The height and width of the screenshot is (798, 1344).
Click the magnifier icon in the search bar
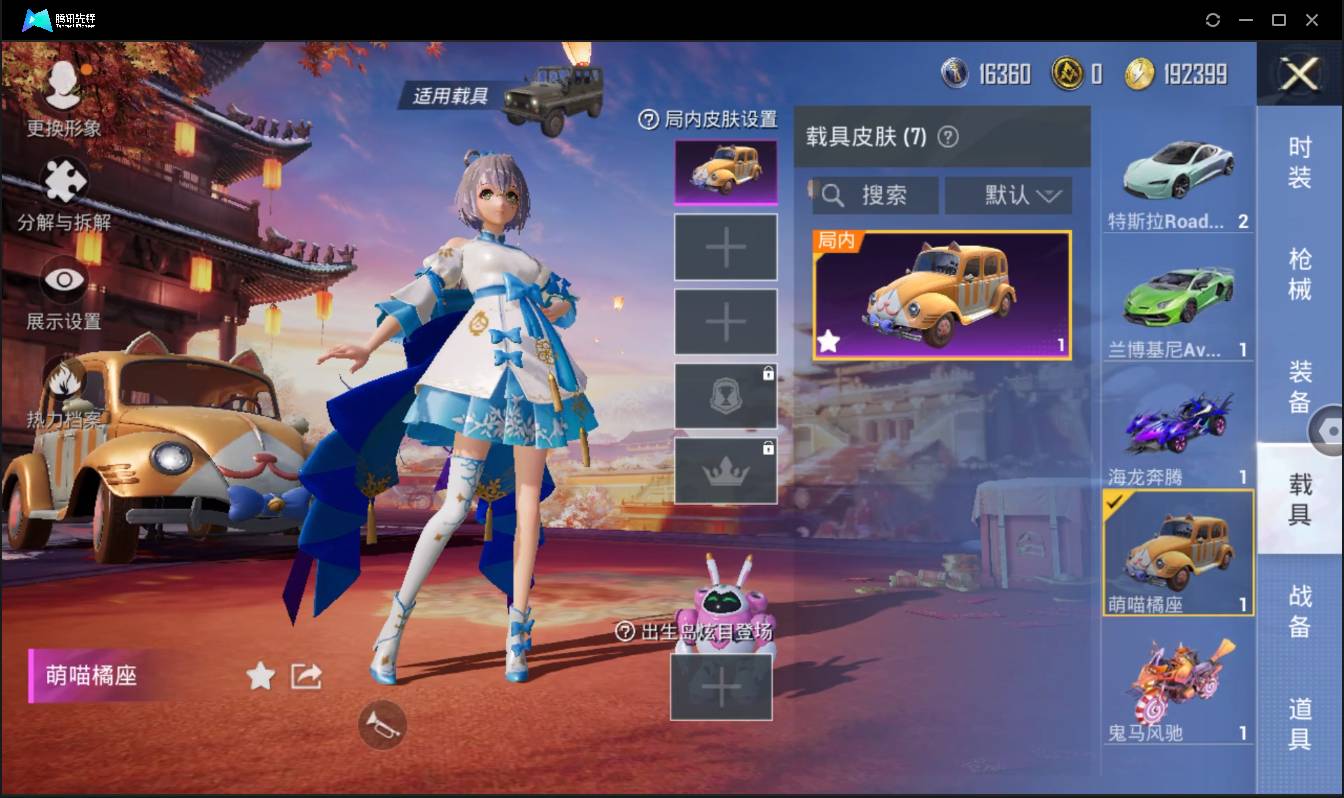[x=833, y=195]
